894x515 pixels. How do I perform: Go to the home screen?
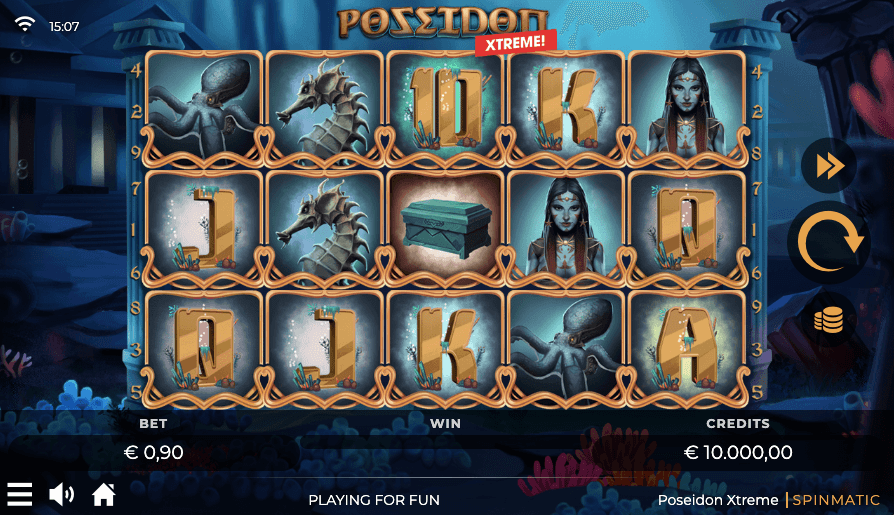pos(104,494)
